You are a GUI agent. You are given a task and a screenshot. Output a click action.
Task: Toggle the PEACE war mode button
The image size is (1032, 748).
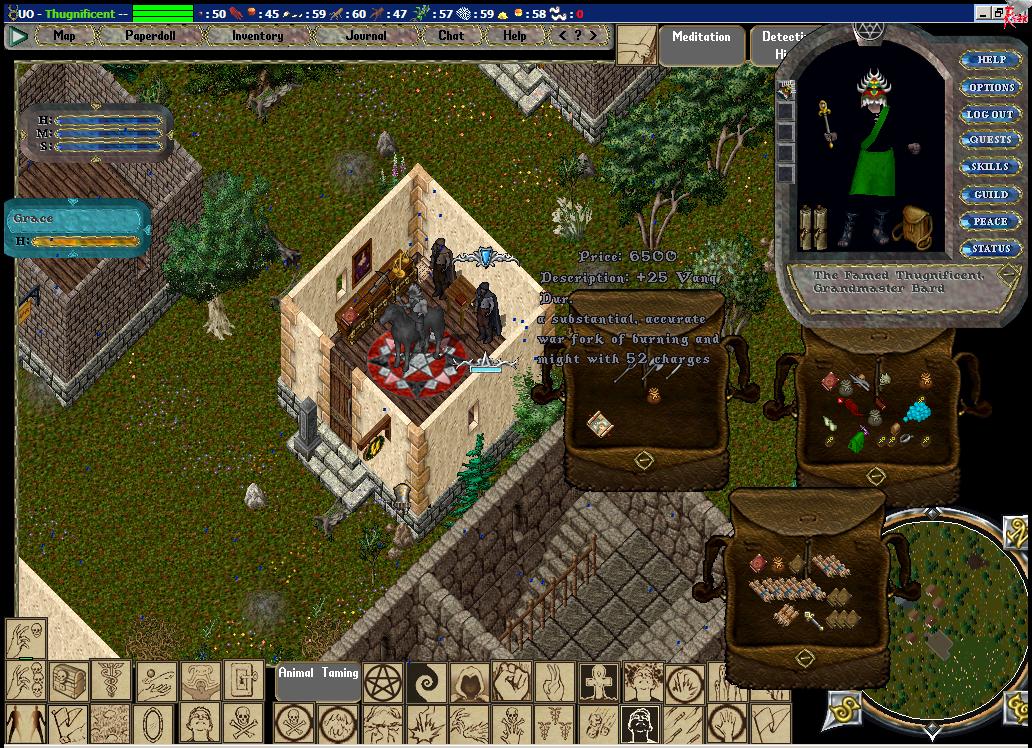pyautogui.click(x=990, y=222)
